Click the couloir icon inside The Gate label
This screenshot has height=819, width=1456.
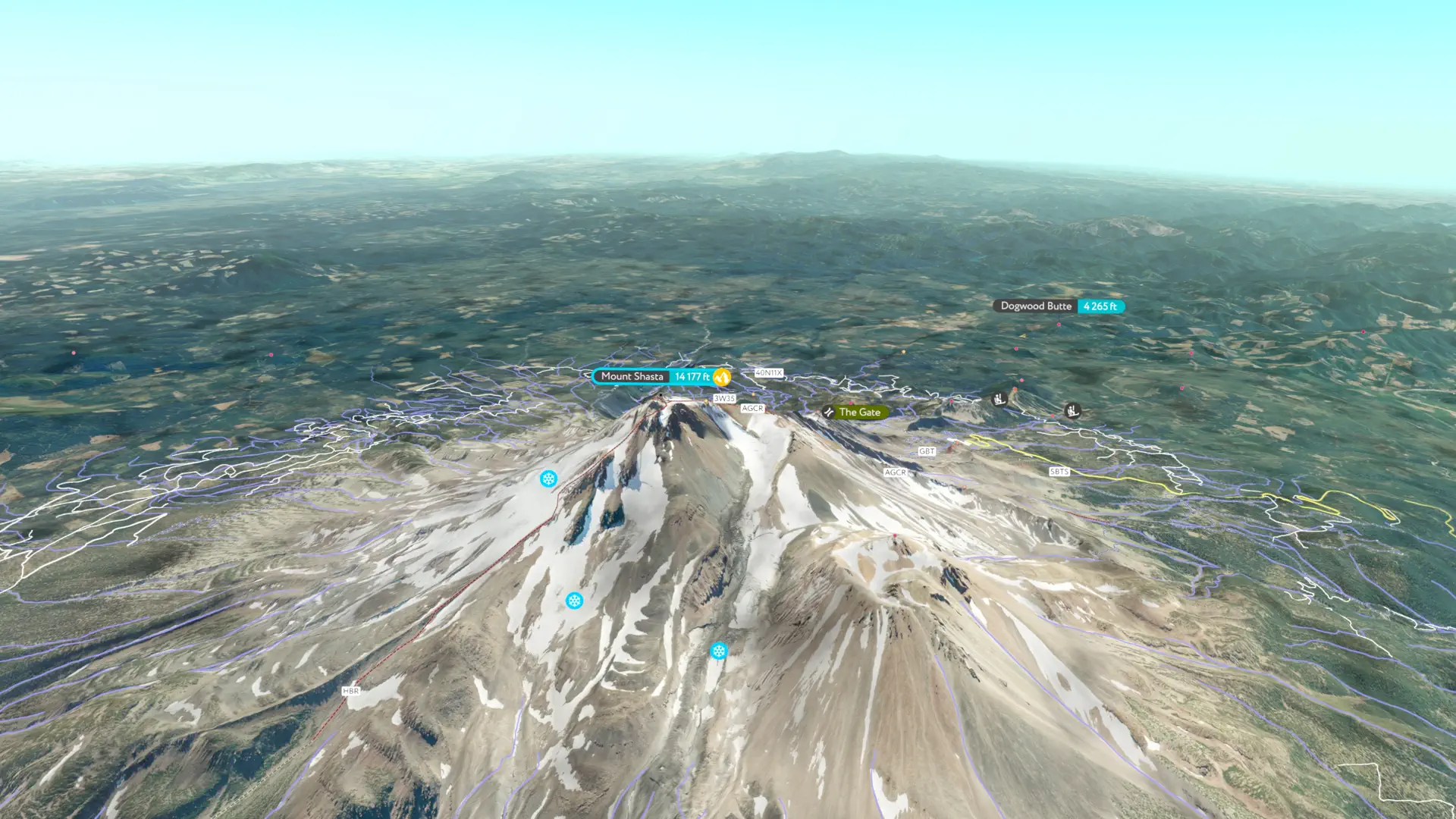point(829,412)
